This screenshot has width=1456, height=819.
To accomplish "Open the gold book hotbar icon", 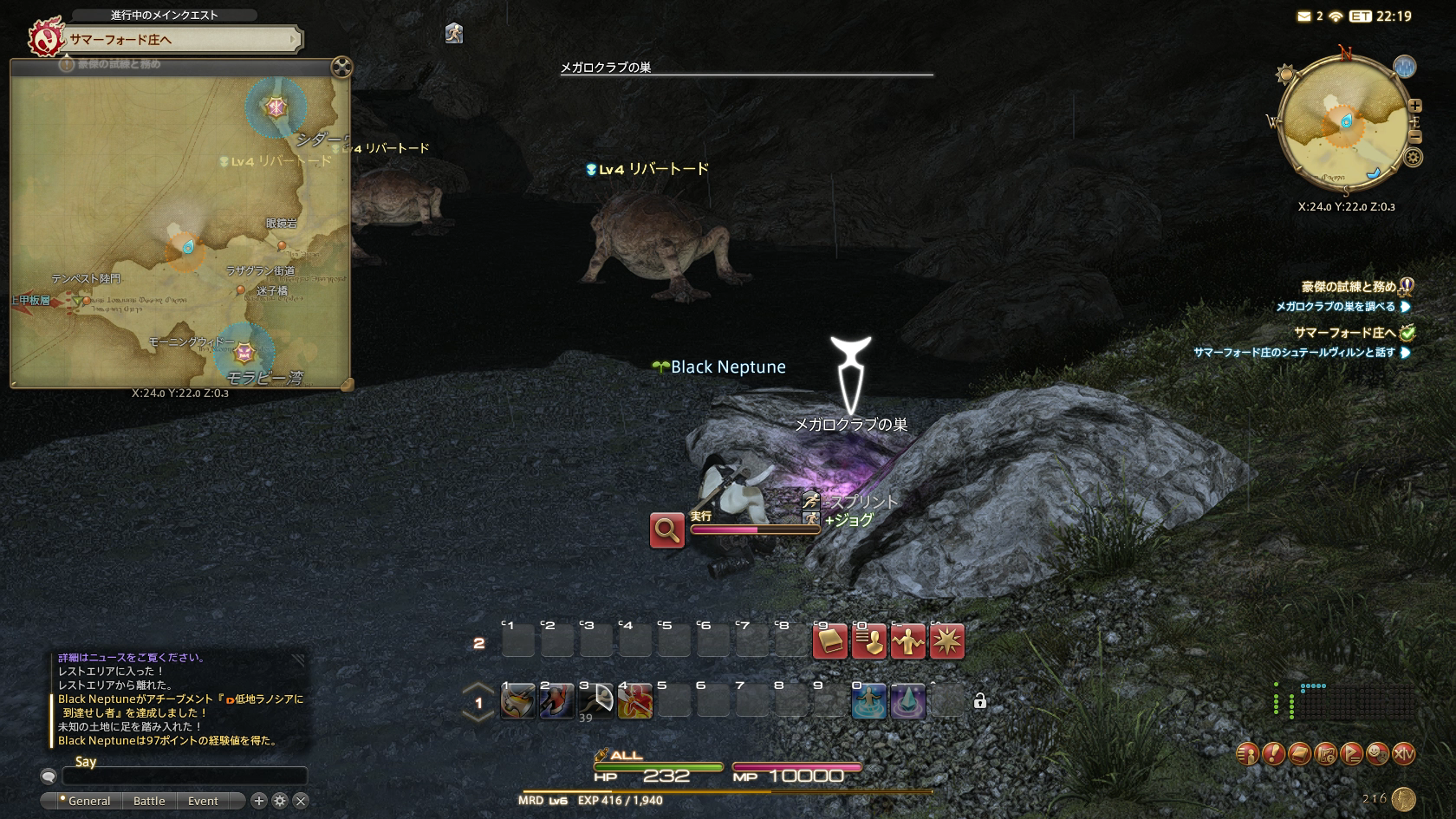I will [x=829, y=642].
